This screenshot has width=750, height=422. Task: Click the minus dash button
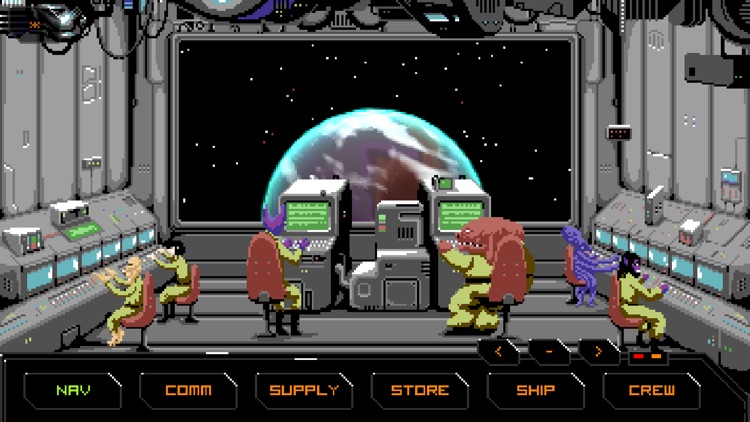549,352
